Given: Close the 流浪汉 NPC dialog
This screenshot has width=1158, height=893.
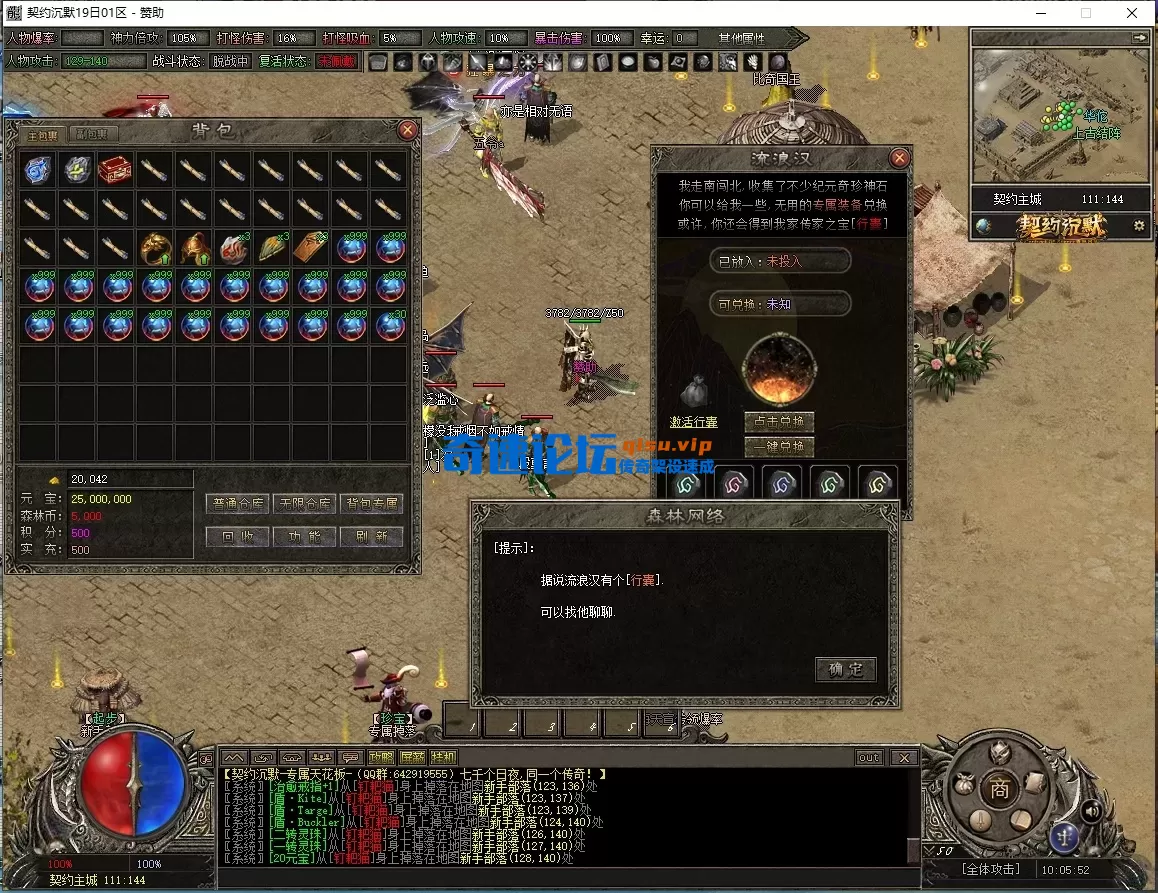Looking at the screenshot, I should (899, 158).
